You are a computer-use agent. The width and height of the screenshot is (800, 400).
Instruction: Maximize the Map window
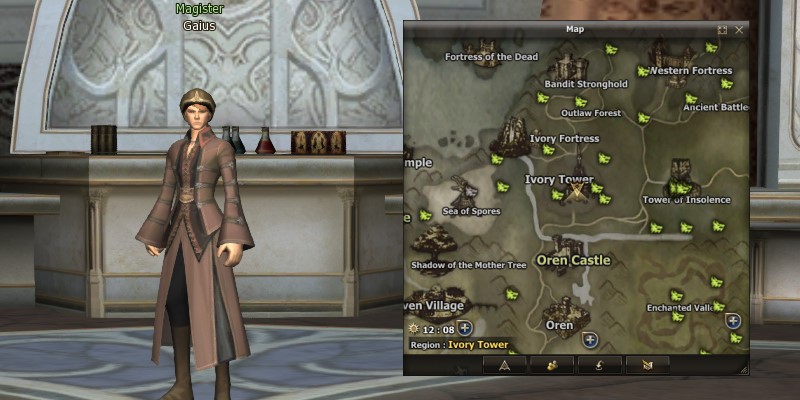(722, 30)
